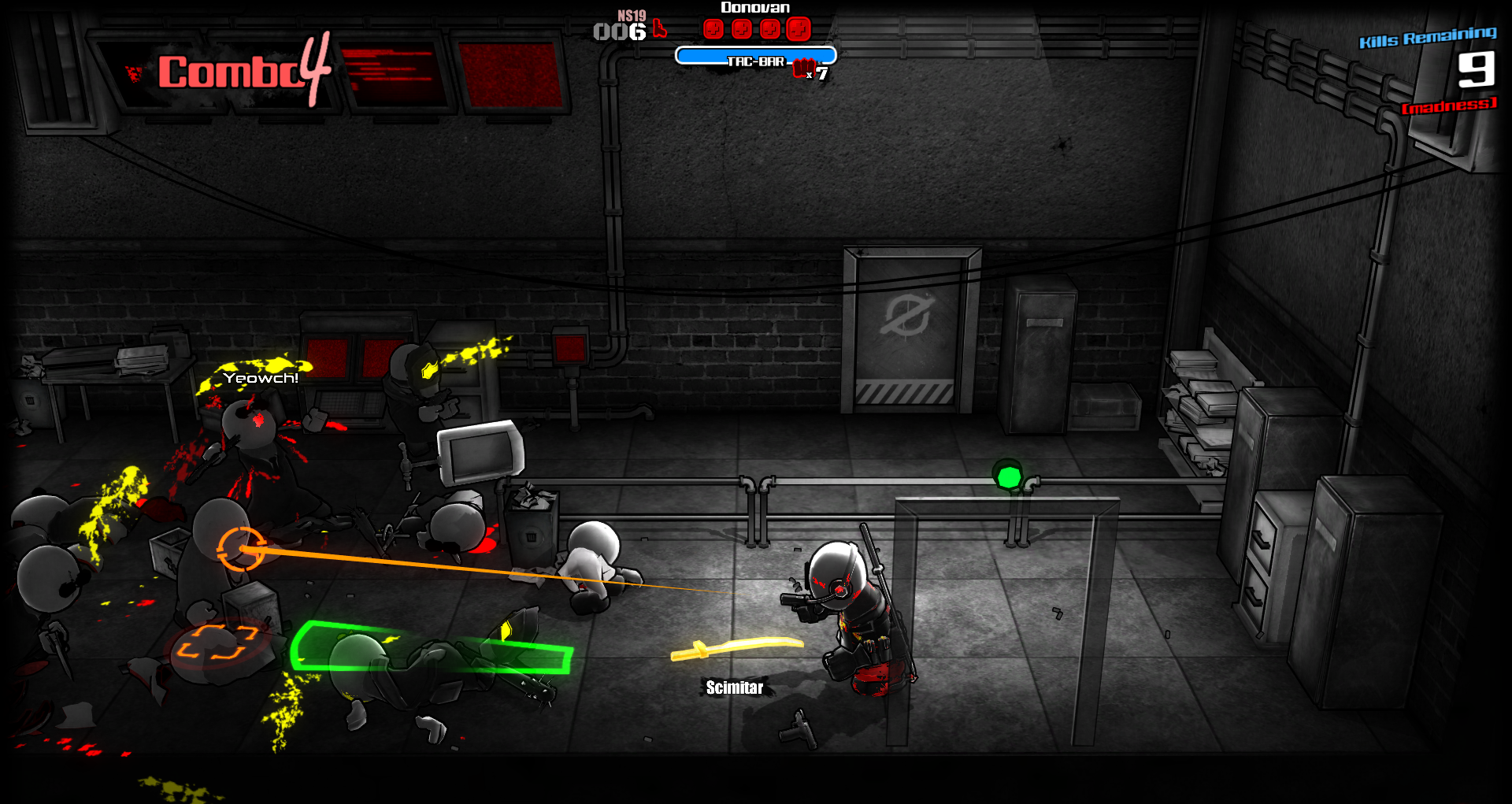
Task: Click the Yeowch! speech bubble text
Action: [259, 379]
